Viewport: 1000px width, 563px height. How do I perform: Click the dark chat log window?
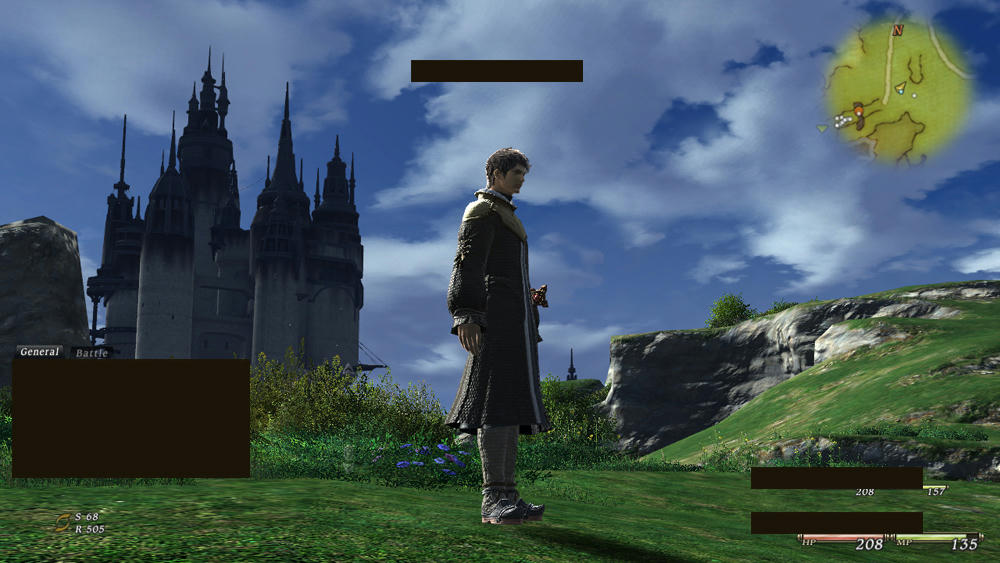pyautogui.click(x=131, y=418)
